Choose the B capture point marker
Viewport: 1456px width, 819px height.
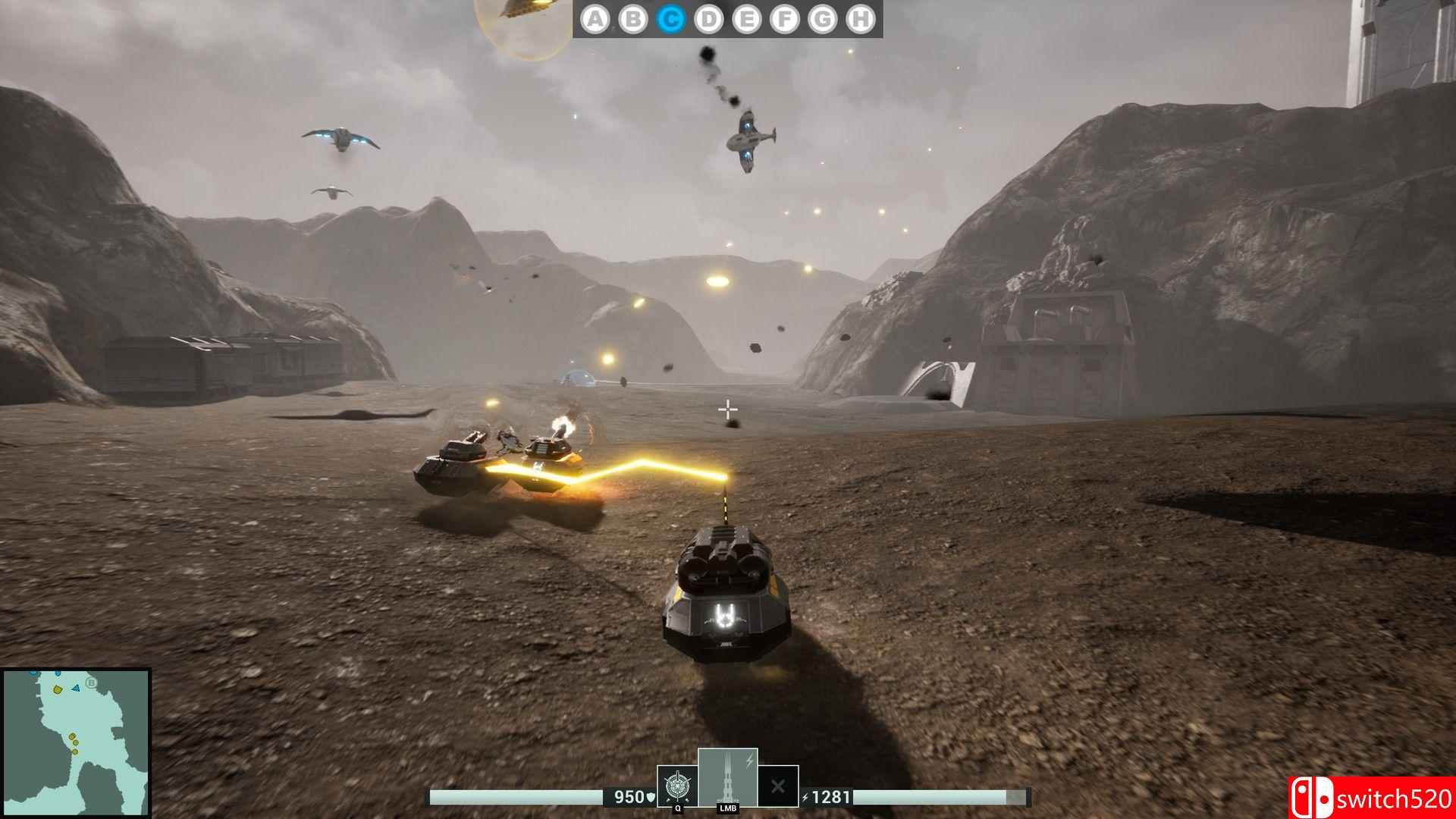point(633,19)
